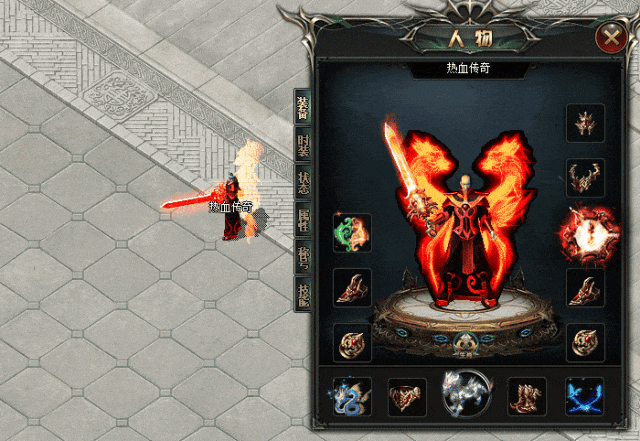The width and height of the screenshot is (640, 441).
Task: Click the horned necklace equipment slot
Action: click(x=585, y=177)
